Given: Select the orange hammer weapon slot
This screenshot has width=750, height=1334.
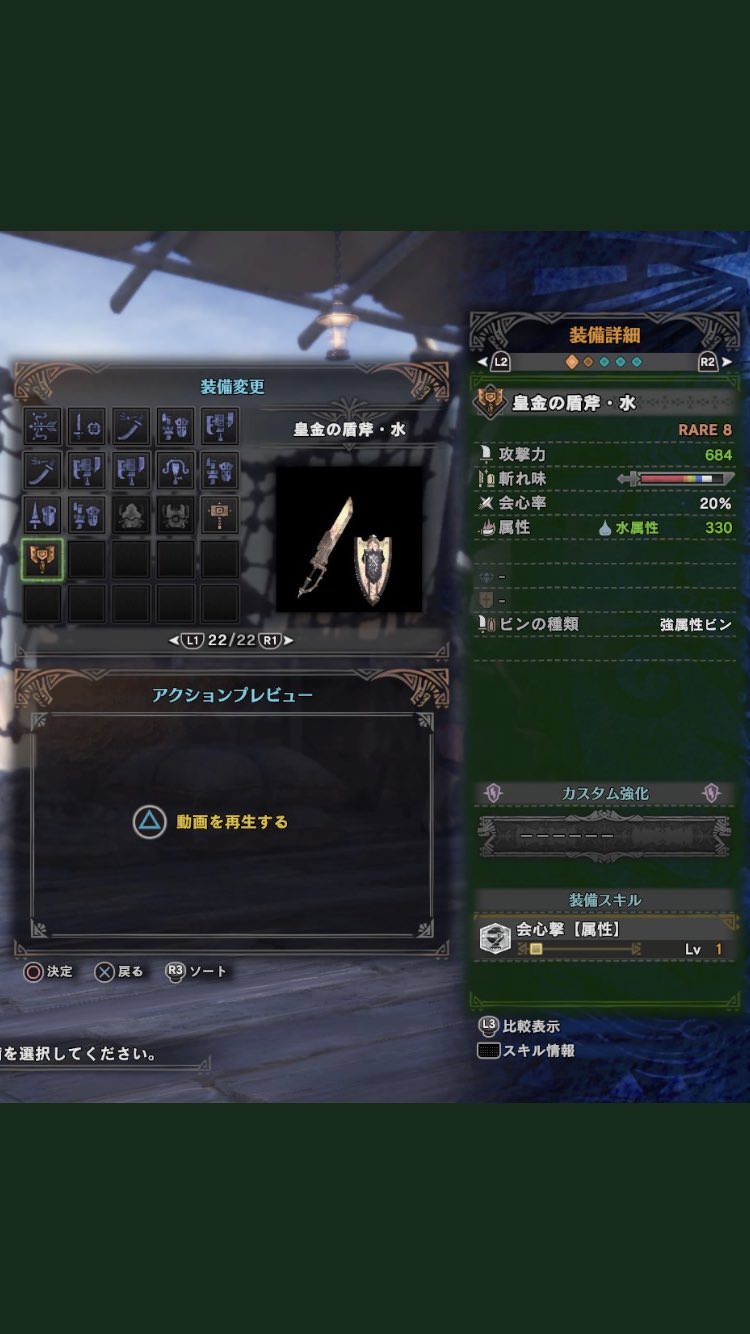Looking at the screenshot, I should [x=219, y=515].
